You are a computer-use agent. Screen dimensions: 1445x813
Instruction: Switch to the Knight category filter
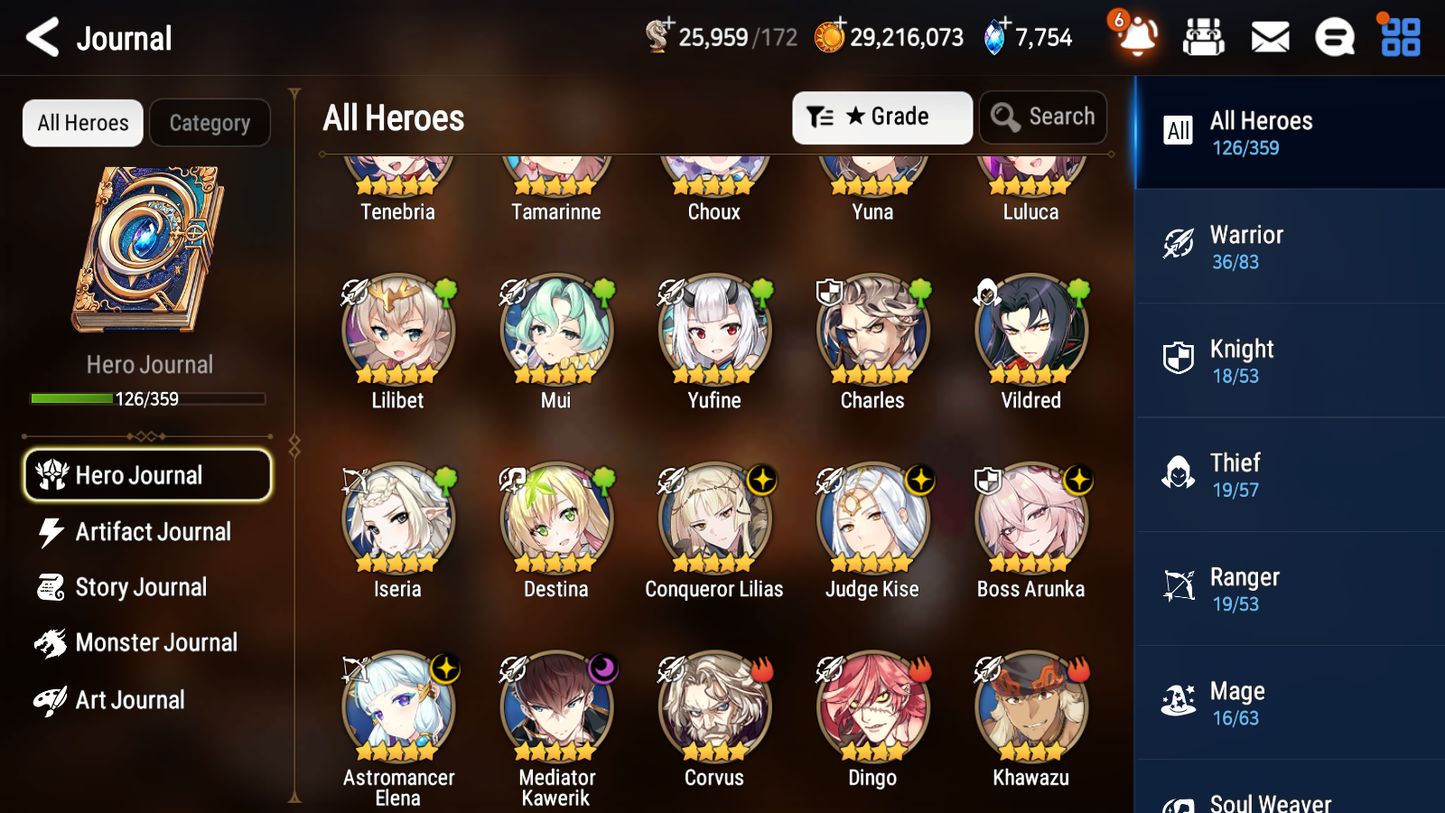tap(1289, 360)
